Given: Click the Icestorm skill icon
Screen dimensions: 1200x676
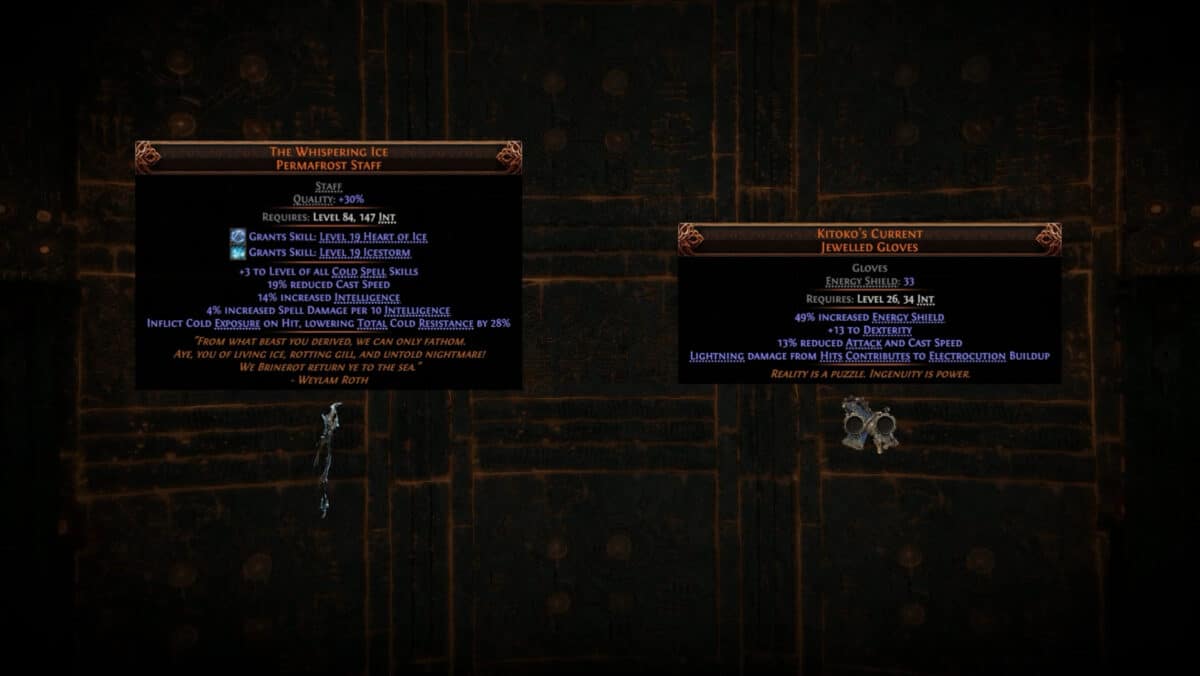Looking at the screenshot, I should pyautogui.click(x=238, y=253).
